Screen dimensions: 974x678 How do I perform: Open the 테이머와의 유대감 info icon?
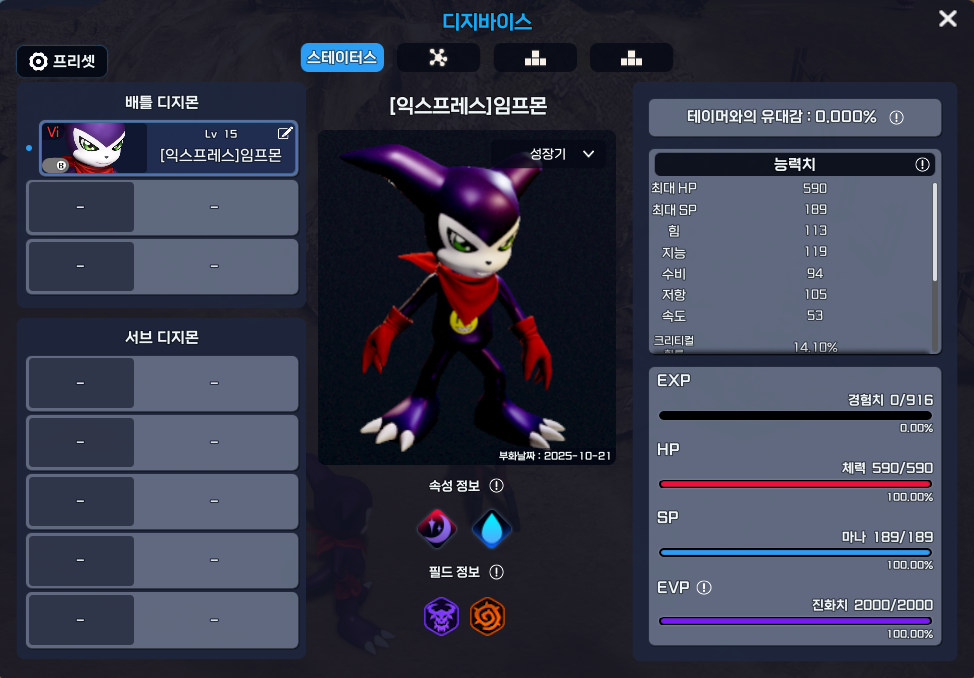click(x=896, y=117)
